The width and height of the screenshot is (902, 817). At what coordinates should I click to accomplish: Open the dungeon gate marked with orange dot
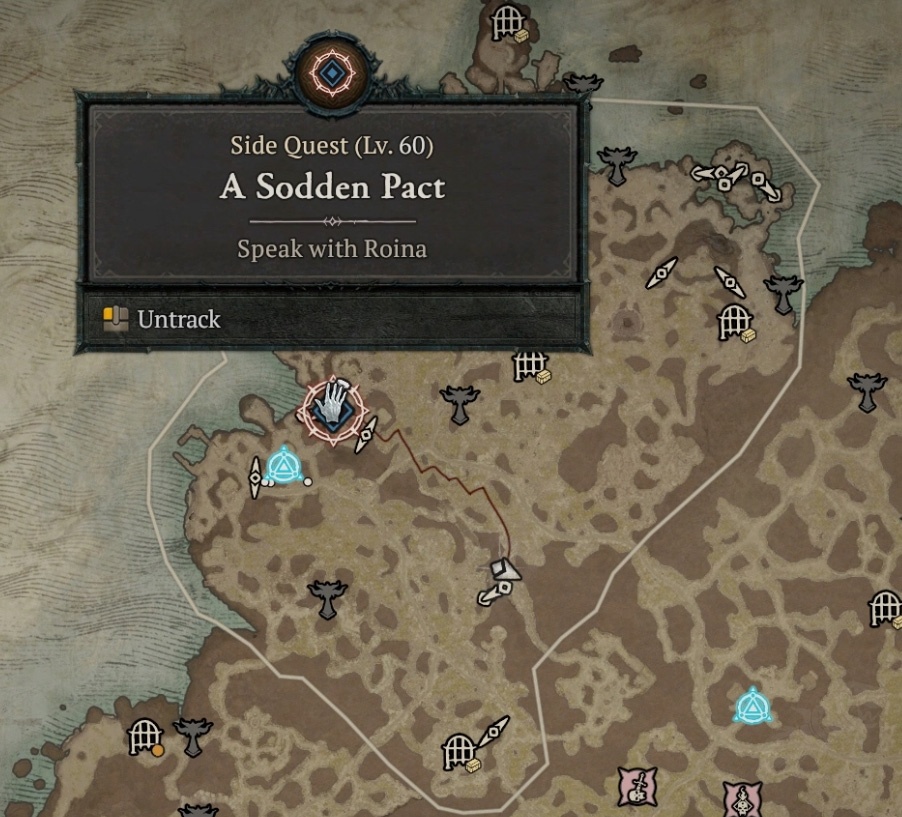(x=145, y=738)
